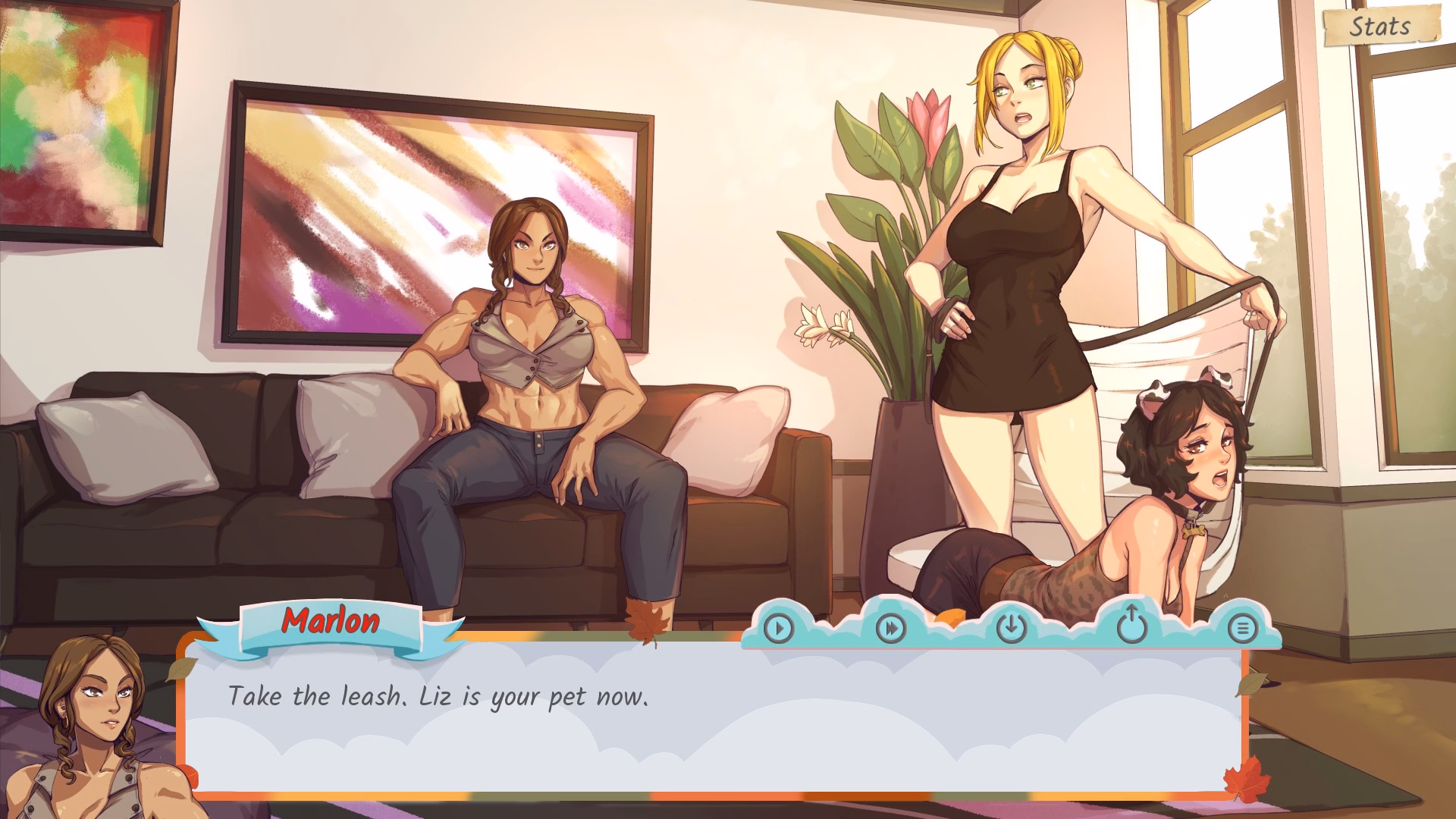Start auto-play with the play triangle icon
Viewport: 1456px width, 819px height.
(778, 628)
